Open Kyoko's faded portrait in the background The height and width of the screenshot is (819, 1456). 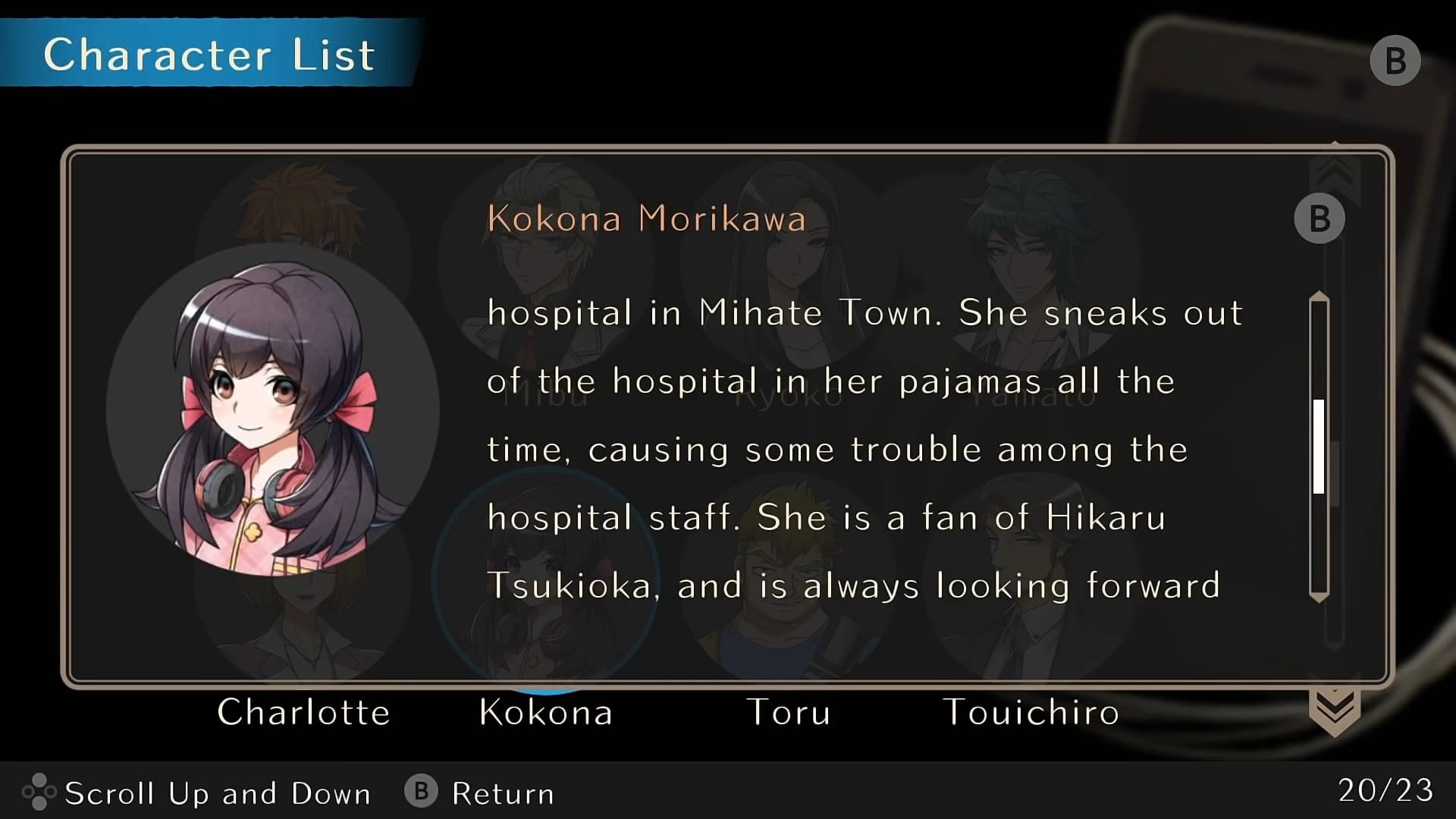coord(789,265)
